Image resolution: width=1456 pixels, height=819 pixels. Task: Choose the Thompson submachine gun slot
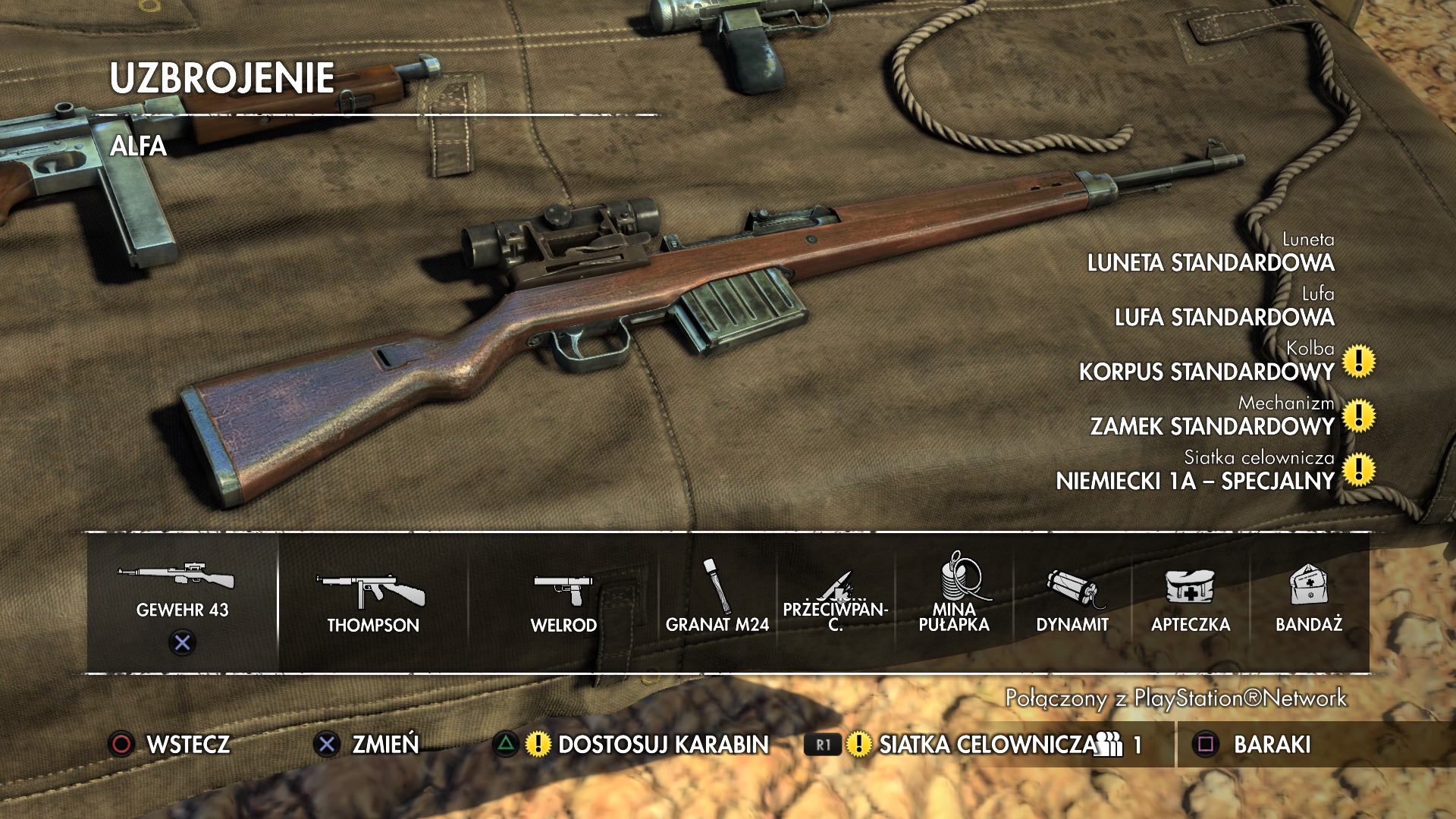pos(372,603)
